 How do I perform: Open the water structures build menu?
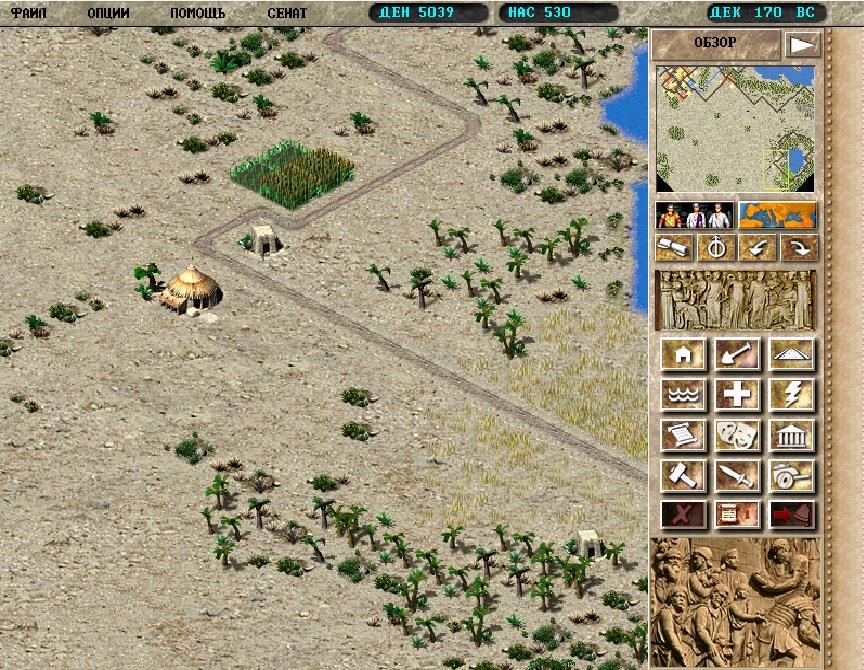(684, 395)
